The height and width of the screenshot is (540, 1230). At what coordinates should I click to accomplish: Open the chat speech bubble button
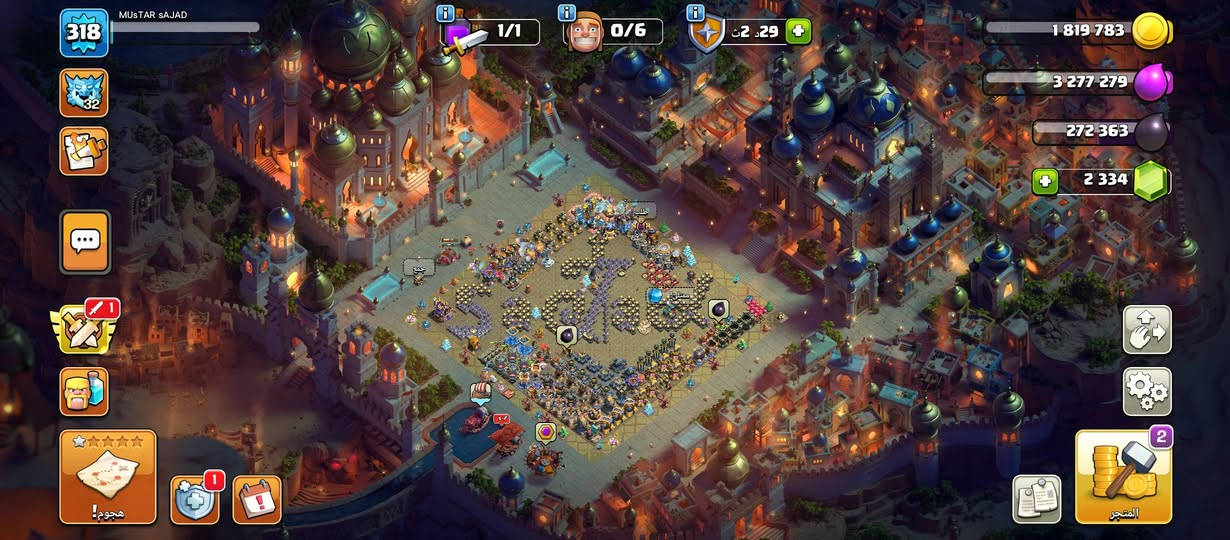click(x=84, y=241)
